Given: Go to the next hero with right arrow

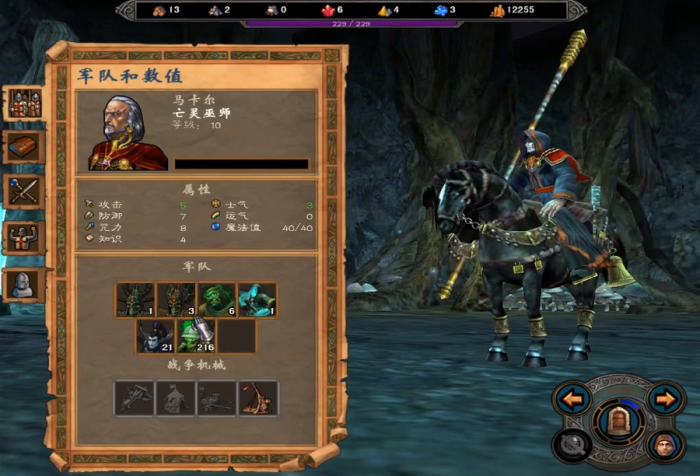Looking at the screenshot, I should pyautogui.click(x=665, y=399).
